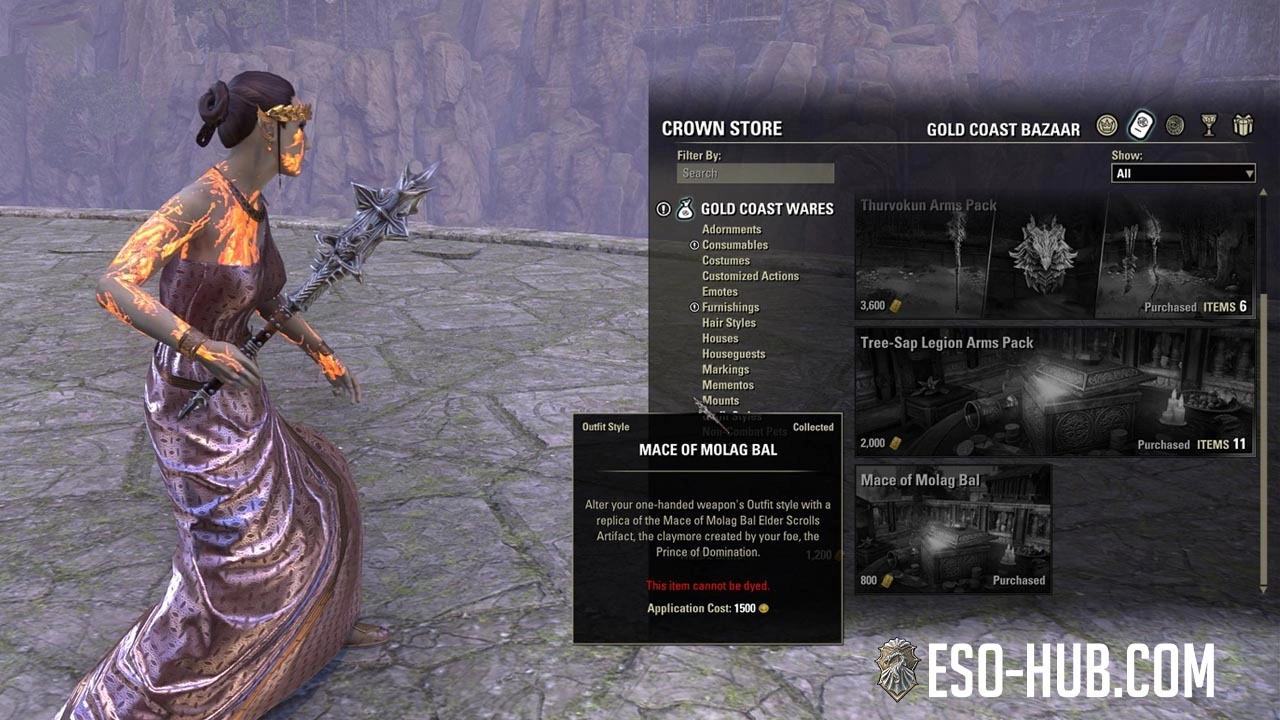Screen dimensions: 1280x720
Task: Select the Thurvokun Arms Pack tile
Action: [1055, 256]
